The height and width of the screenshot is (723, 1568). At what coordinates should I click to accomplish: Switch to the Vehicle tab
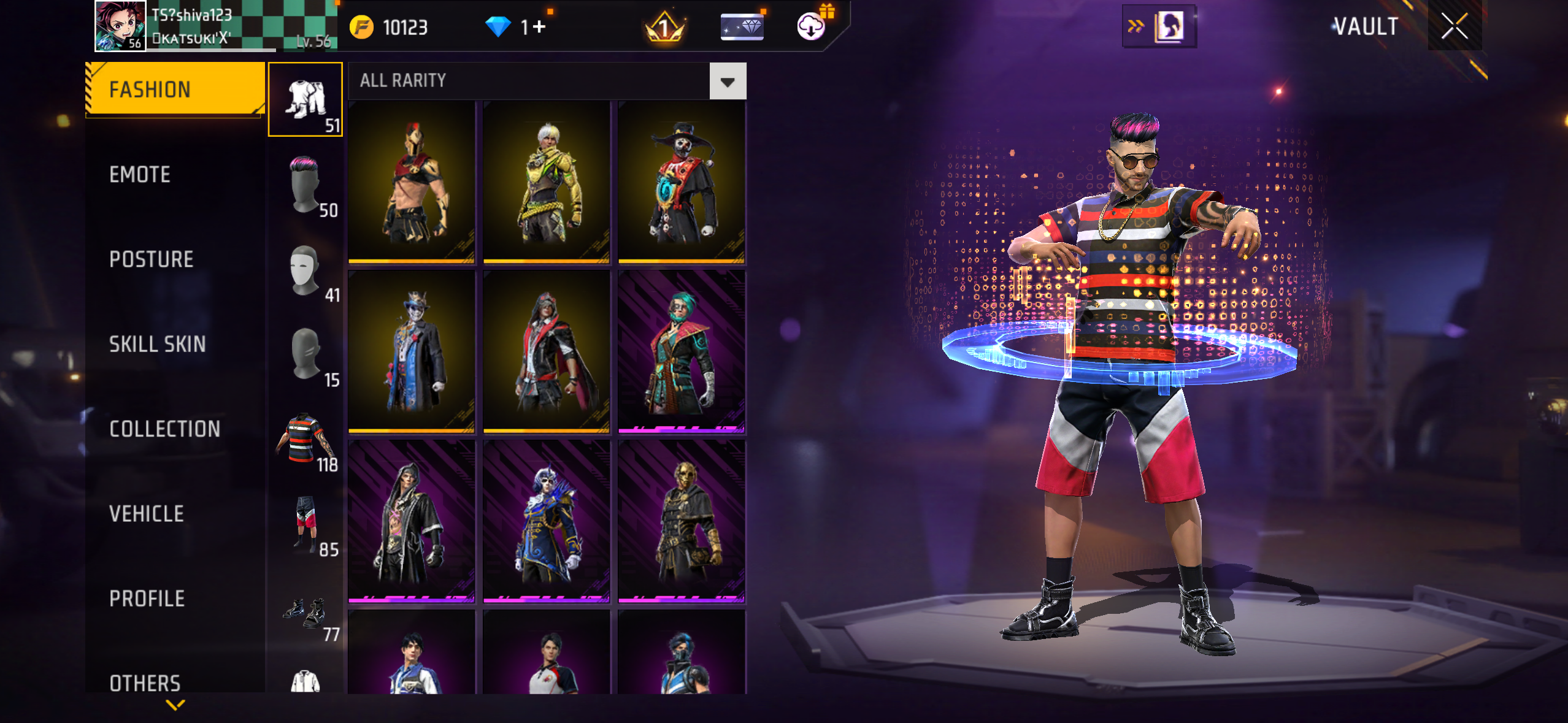point(147,514)
